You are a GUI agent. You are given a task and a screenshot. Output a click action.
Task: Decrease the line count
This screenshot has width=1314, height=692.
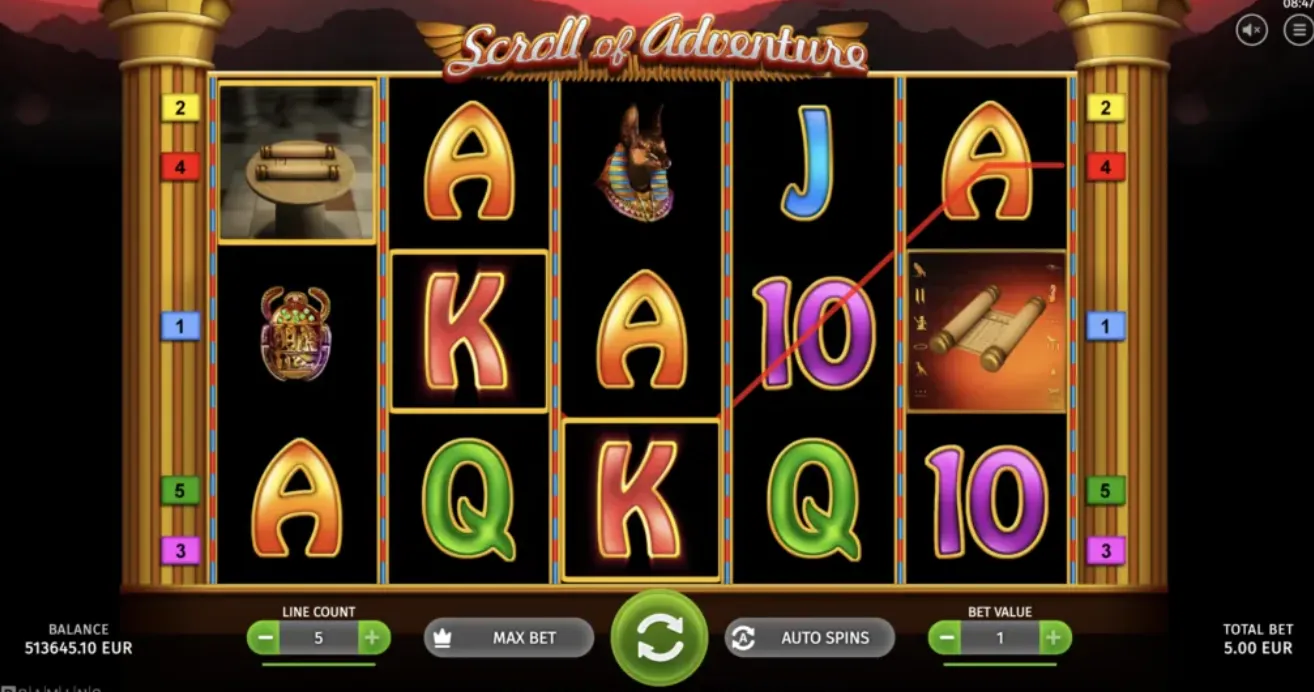pyautogui.click(x=265, y=638)
